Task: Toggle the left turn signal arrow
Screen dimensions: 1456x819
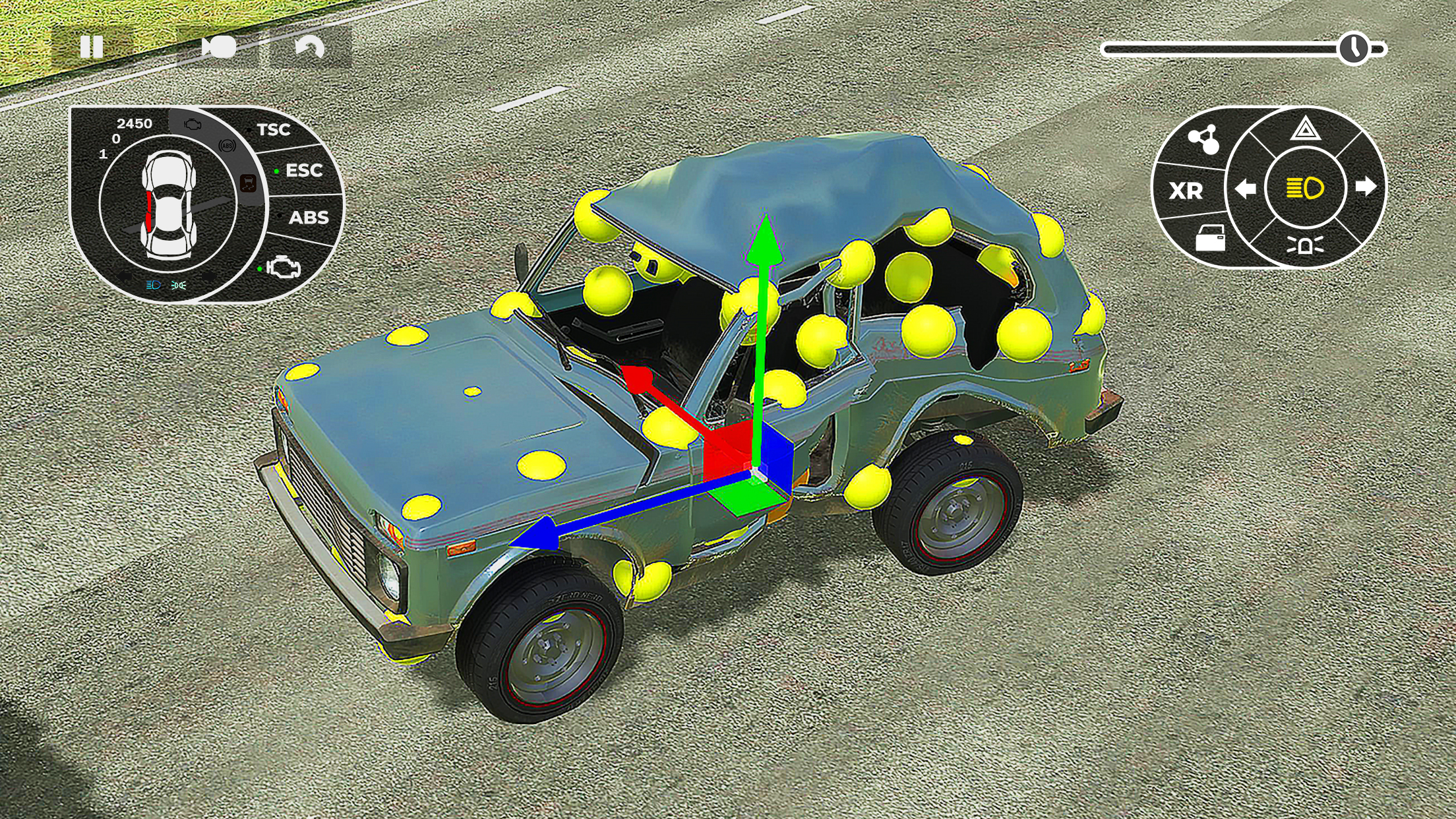Action: click(x=1246, y=190)
